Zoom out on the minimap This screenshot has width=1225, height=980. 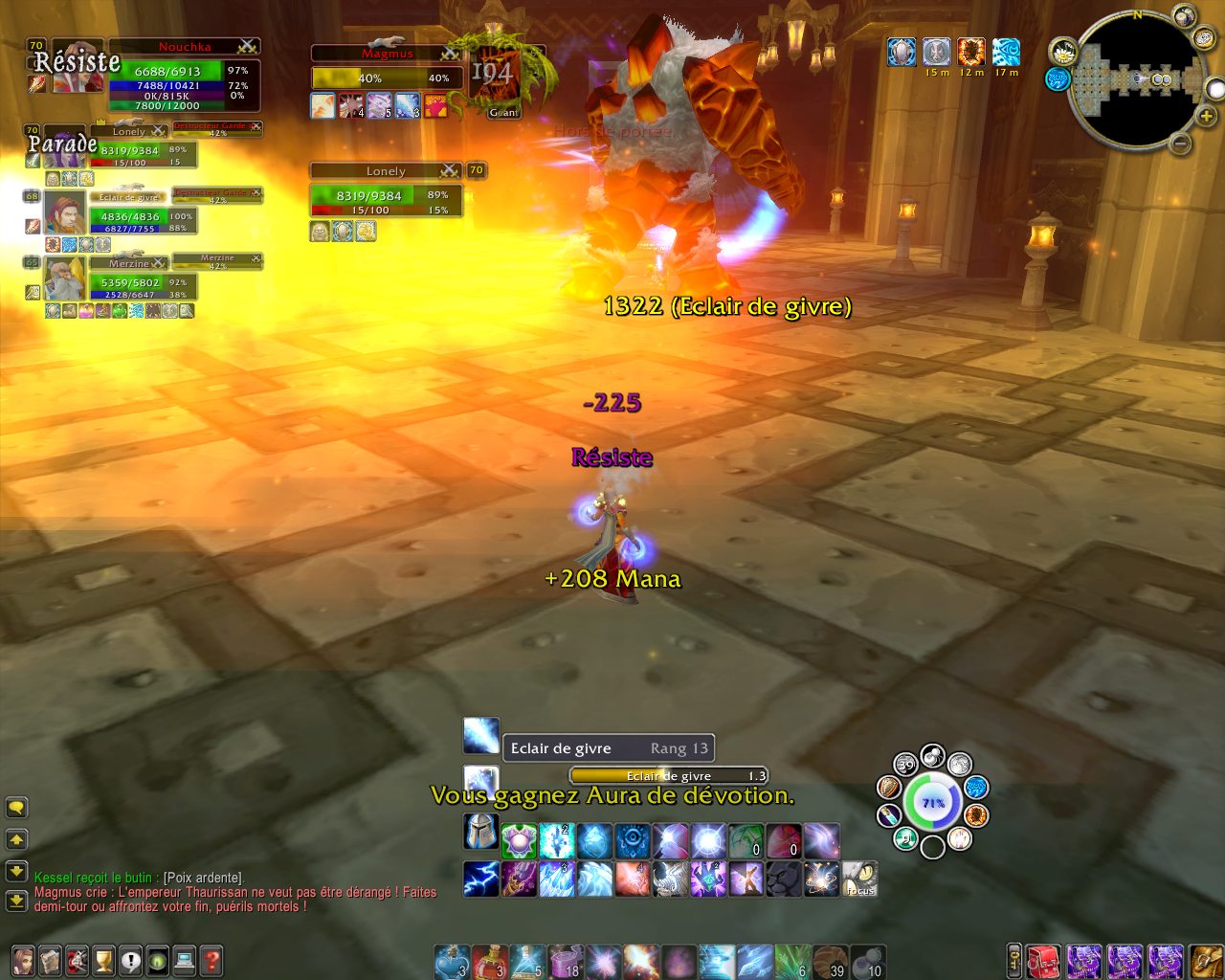[x=1181, y=144]
